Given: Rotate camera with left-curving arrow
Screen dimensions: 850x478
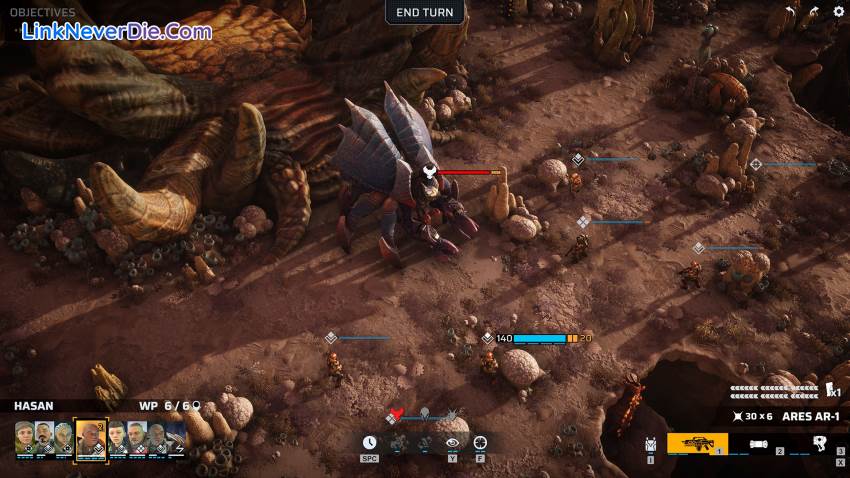Looking at the screenshot, I should coord(790,11).
